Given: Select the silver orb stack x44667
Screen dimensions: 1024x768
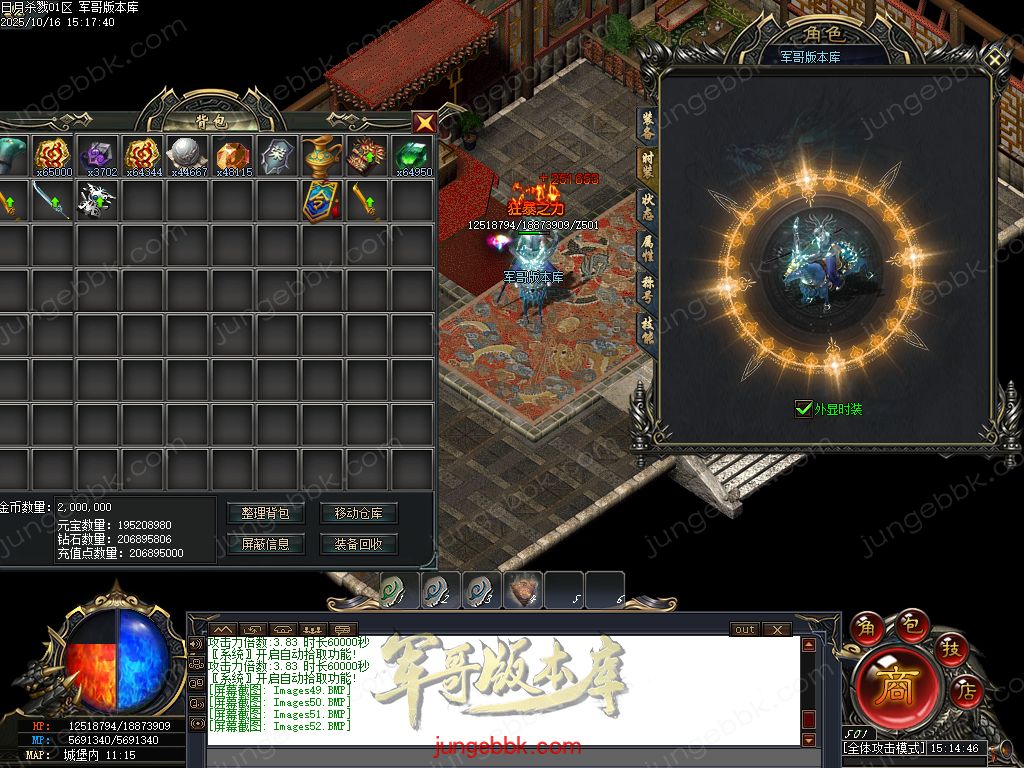Looking at the screenshot, I should (x=188, y=156).
